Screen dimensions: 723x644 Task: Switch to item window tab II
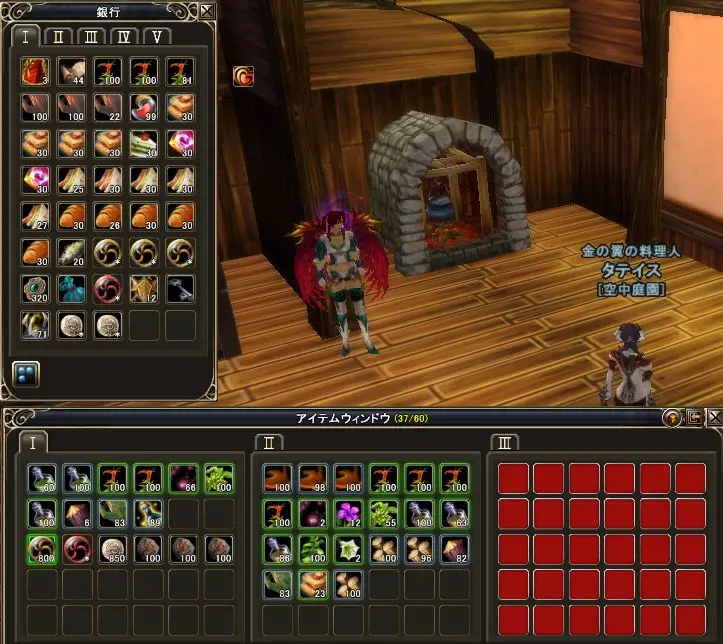pyautogui.click(x=269, y=442)
